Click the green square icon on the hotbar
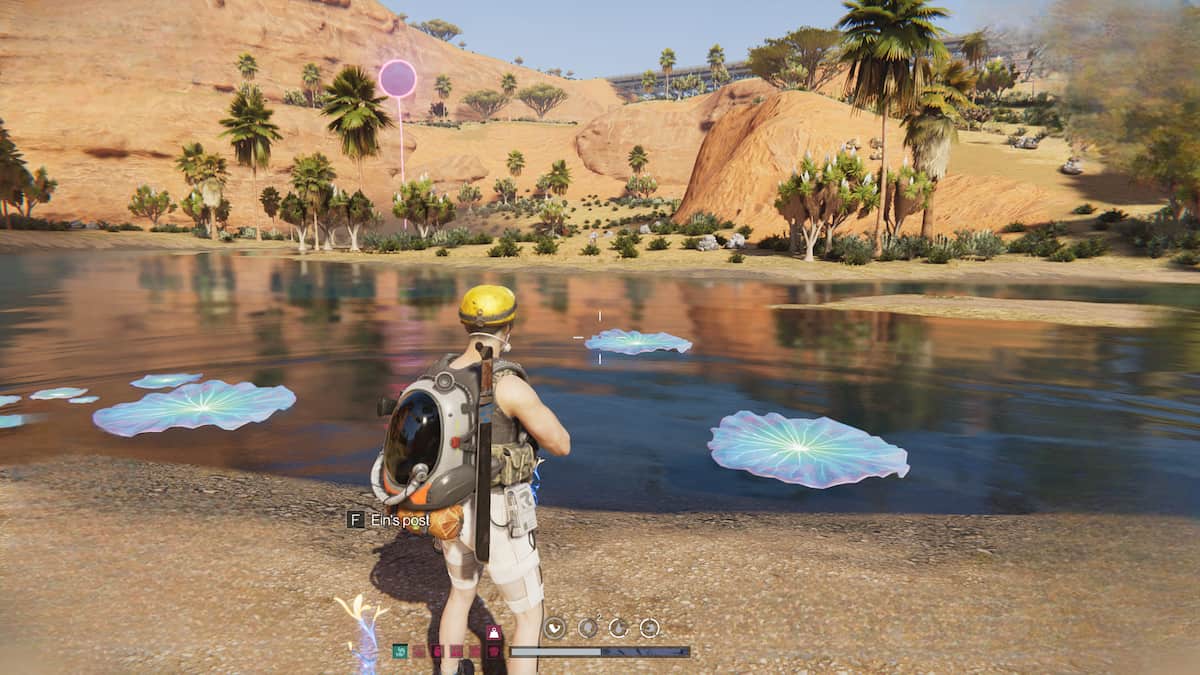Screen dimensions: 1200x675 click(400, 651)
